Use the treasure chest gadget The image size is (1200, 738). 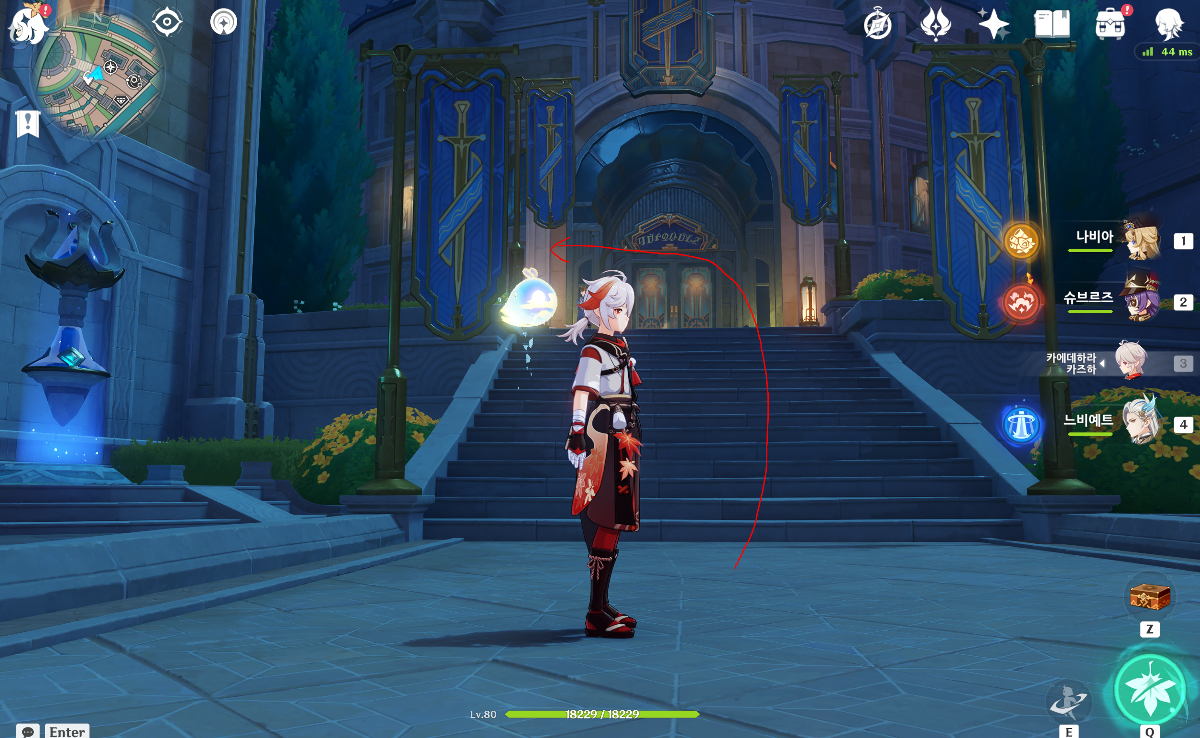[x=1149, y=598]
